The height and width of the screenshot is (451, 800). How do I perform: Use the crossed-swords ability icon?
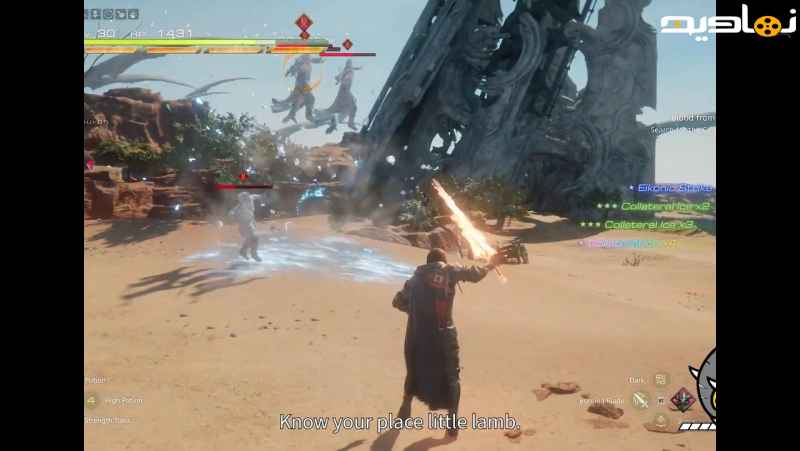(x=641, y=400)
